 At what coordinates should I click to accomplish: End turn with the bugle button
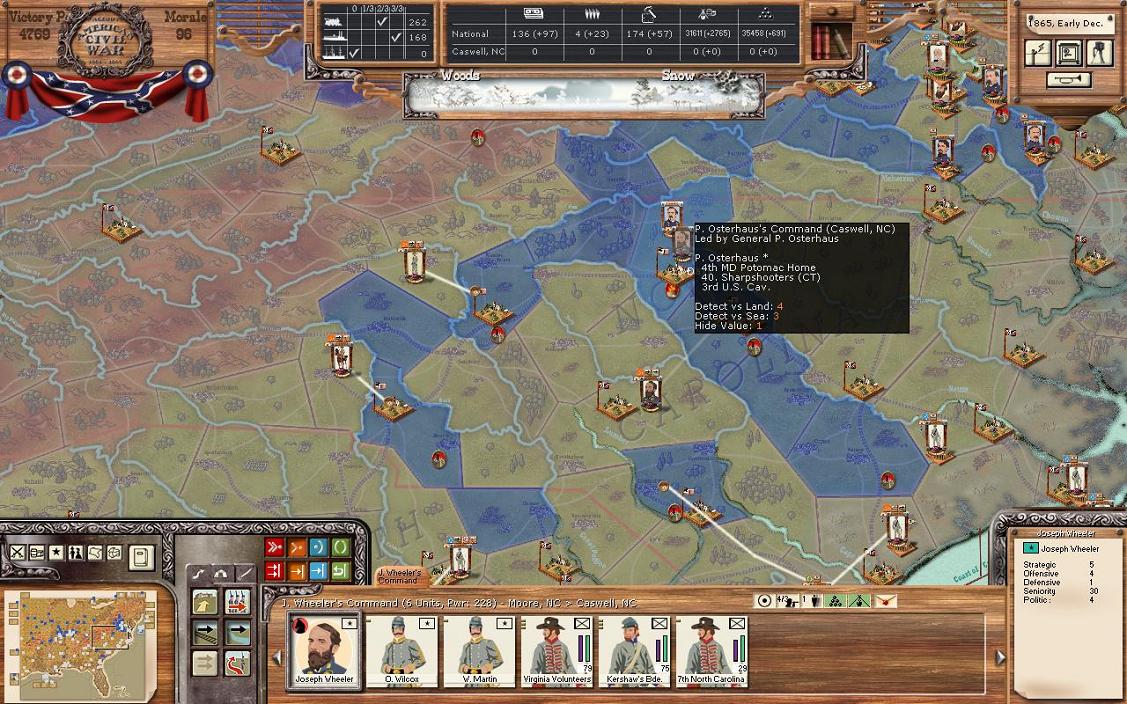1068,80
